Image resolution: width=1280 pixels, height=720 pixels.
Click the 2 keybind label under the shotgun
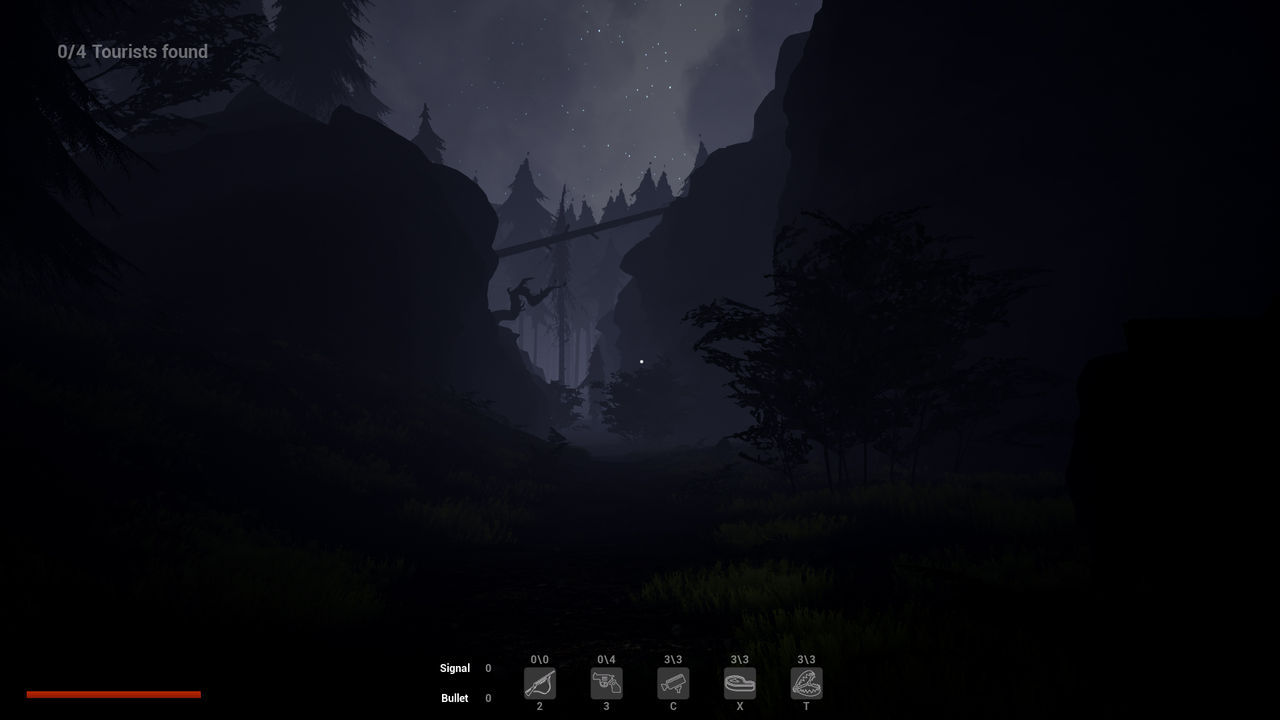540,706
